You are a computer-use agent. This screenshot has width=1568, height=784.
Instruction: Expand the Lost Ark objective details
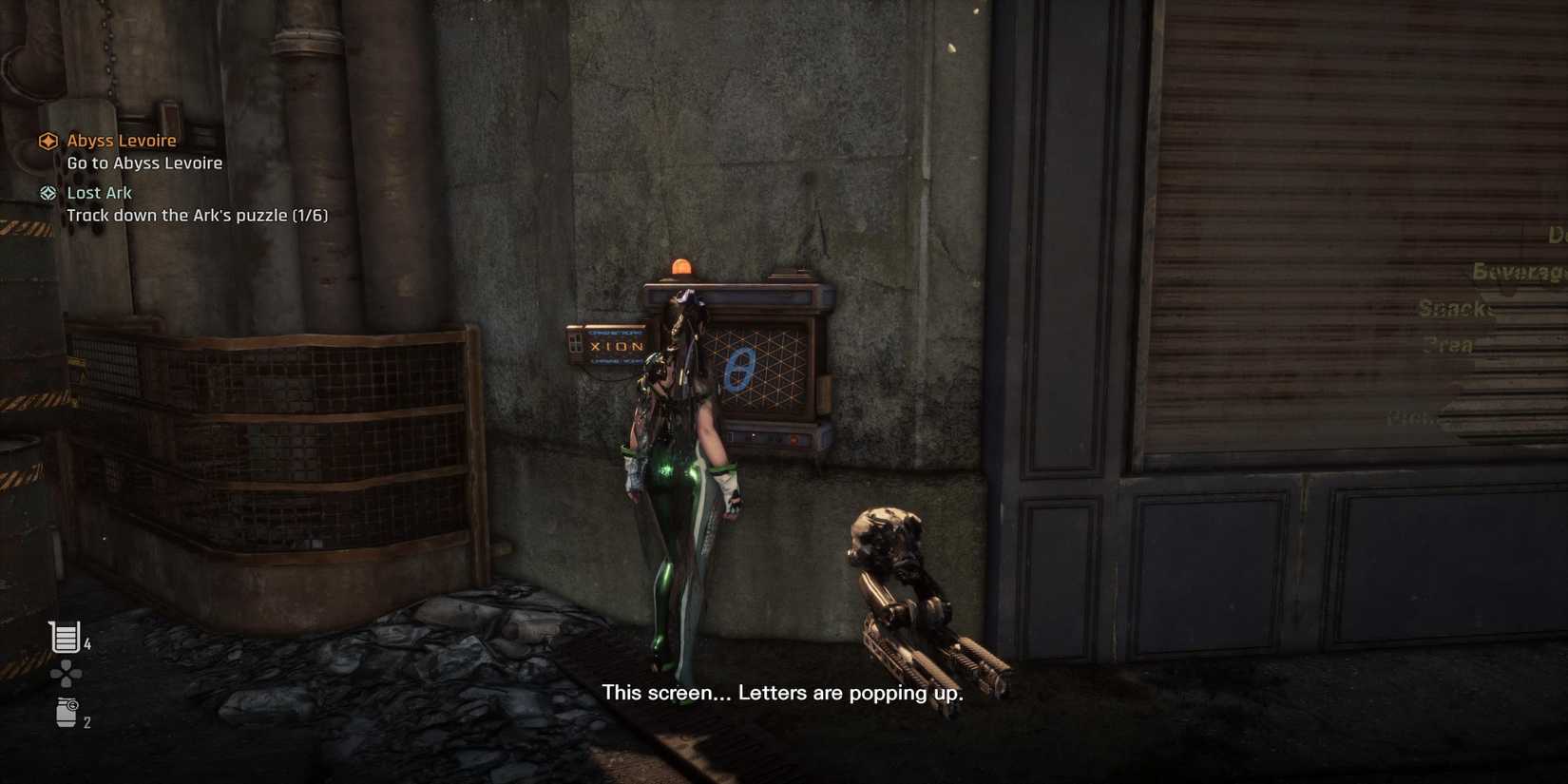pyautogui.click(x=100, y=192)
